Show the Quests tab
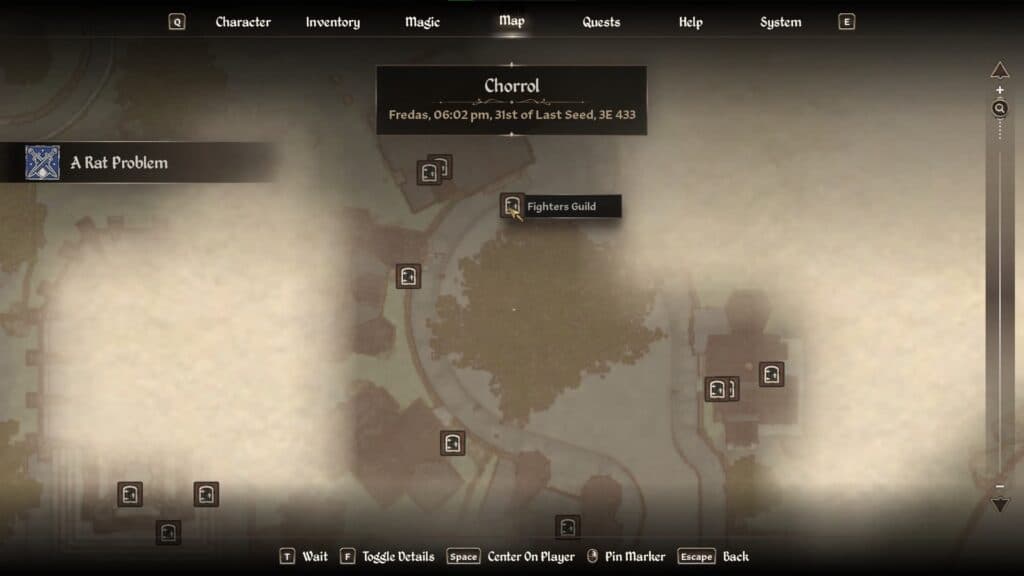 click(x=601, y=22)
